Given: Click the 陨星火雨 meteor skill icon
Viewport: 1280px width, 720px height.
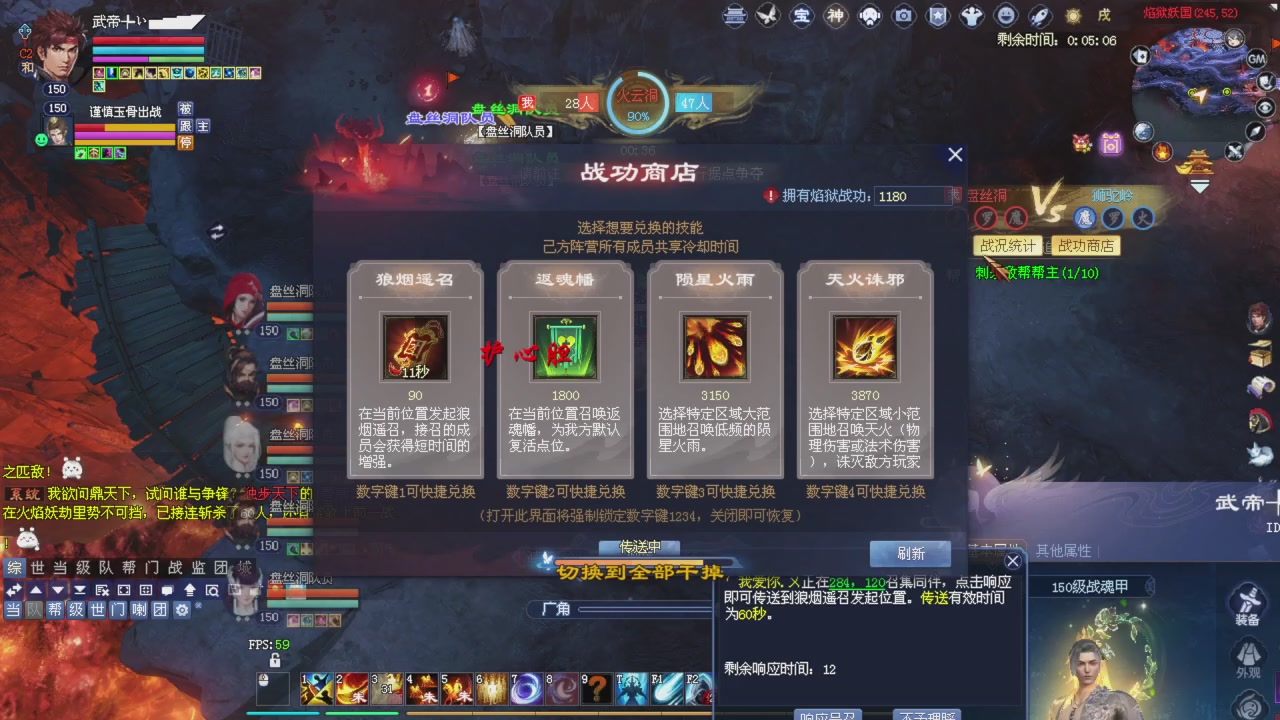Looking at the screenshot, I should click(714, 348).
